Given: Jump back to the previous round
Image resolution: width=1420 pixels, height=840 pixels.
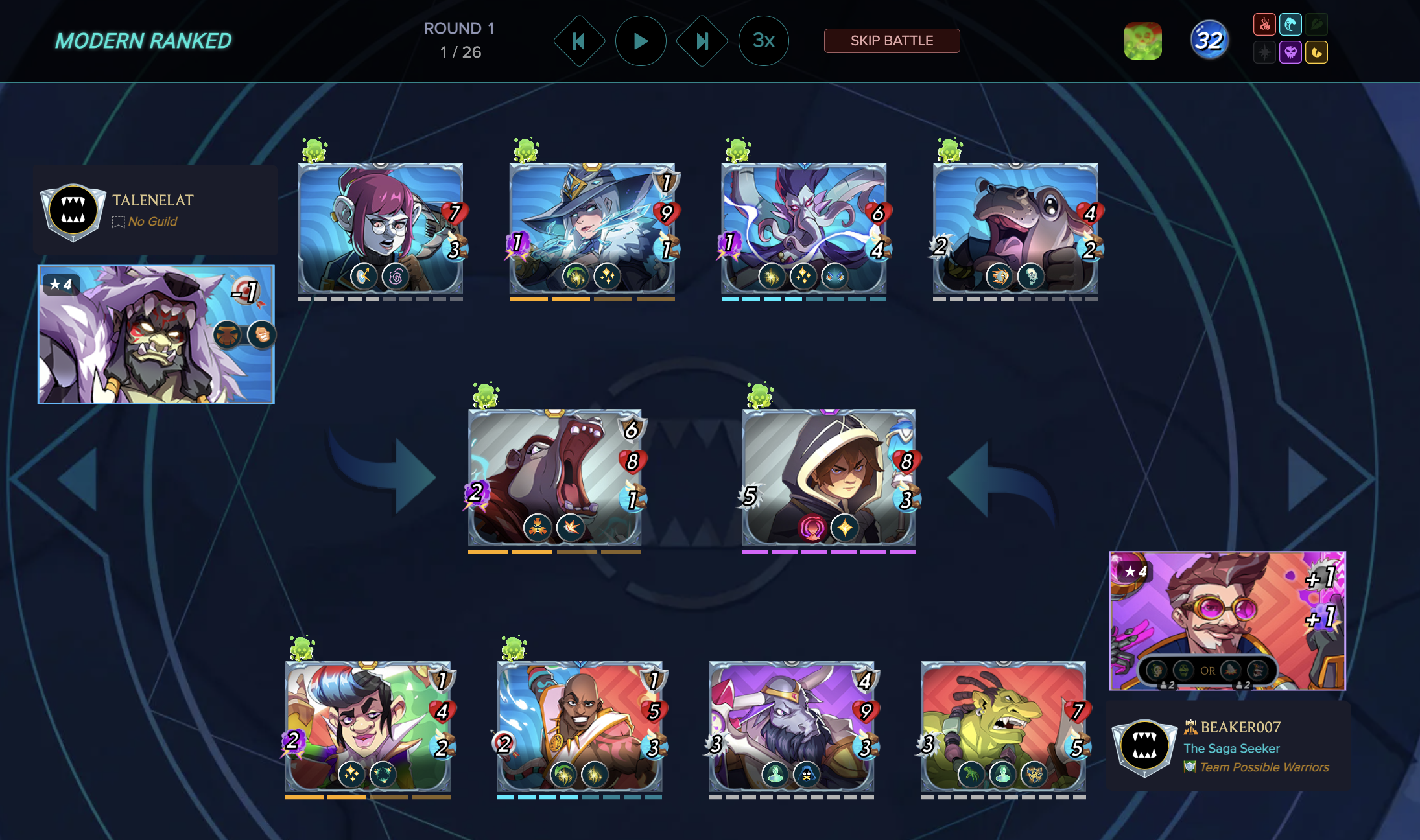Looking at the screenshot, I should [578, 41].
